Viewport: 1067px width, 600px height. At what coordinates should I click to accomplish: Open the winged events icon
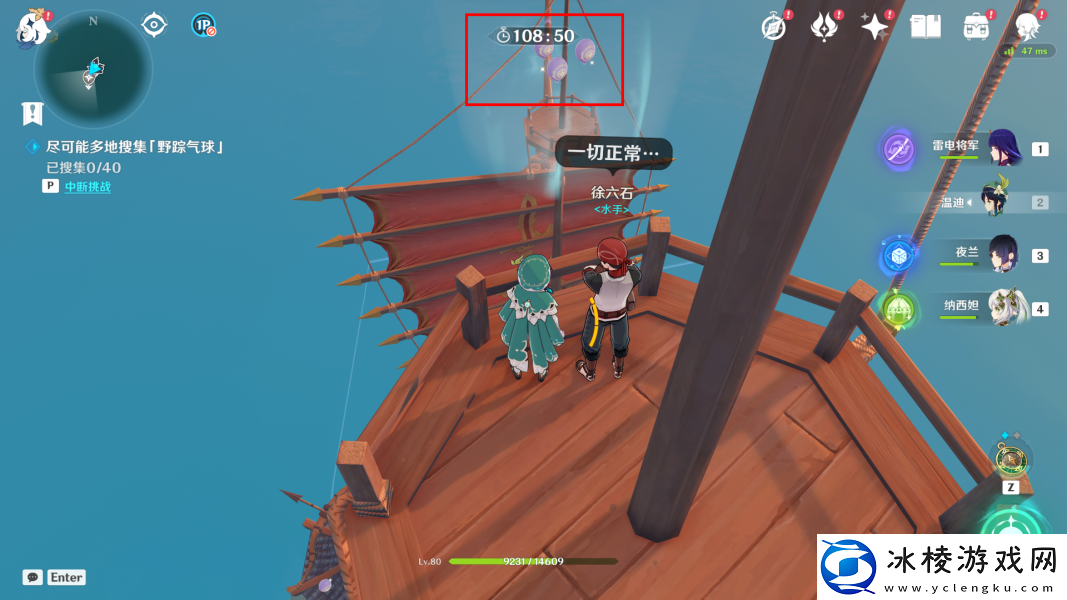(825, 27)
